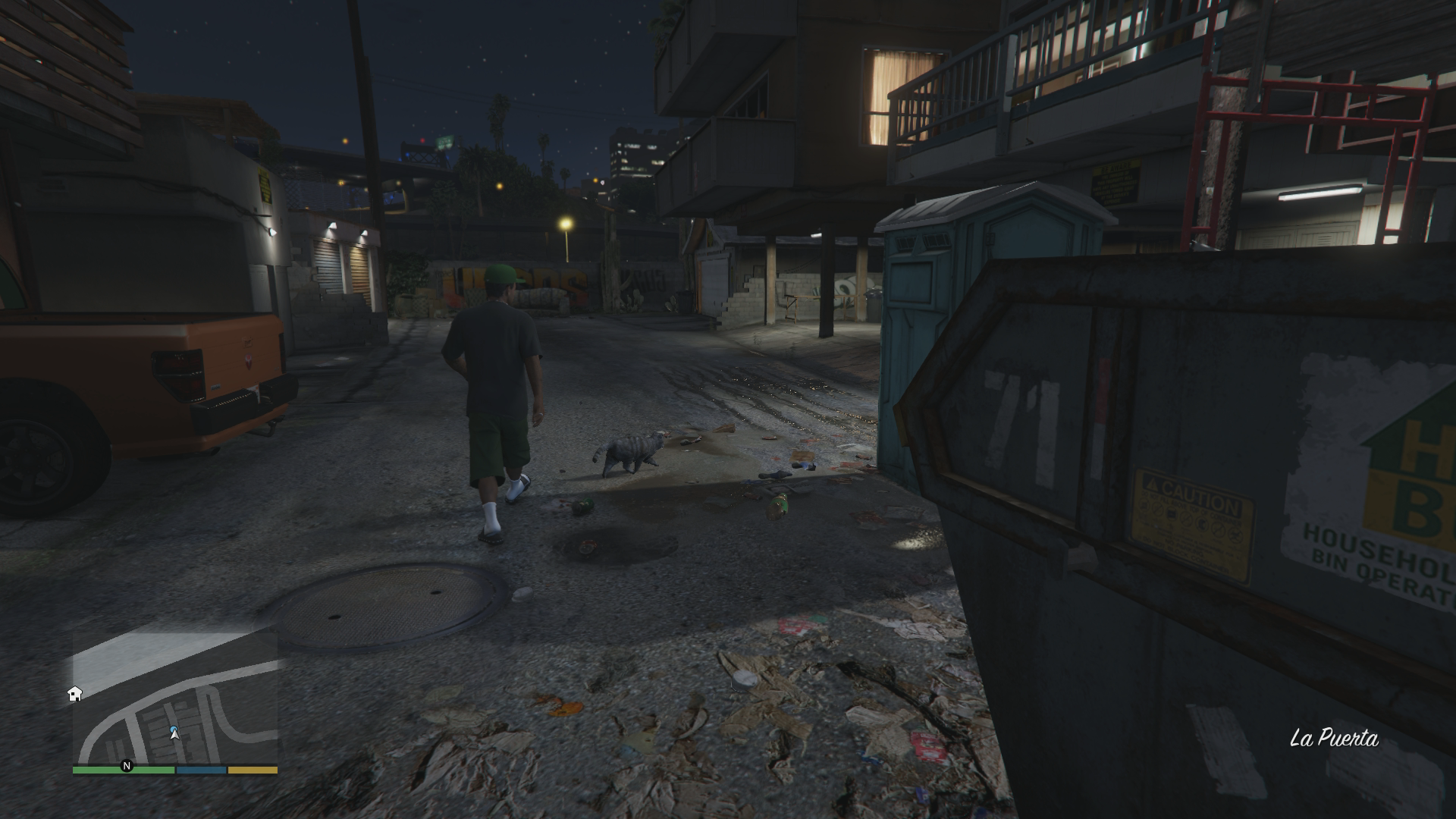Select the safehouse icon on the minimap
This screenshot has width=1456, height=819.
(75, 694)
